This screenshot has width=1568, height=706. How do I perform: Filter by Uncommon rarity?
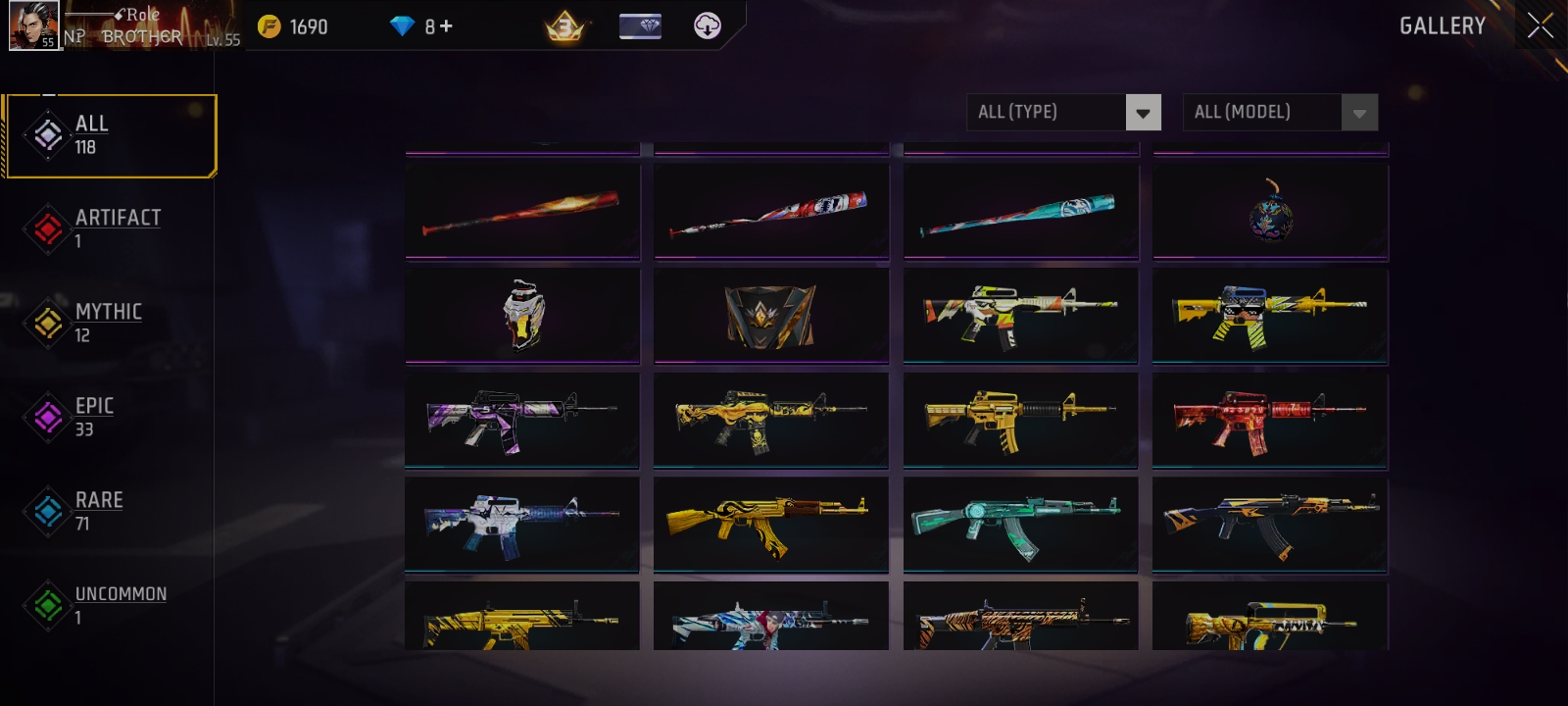(x=98, y=603)
